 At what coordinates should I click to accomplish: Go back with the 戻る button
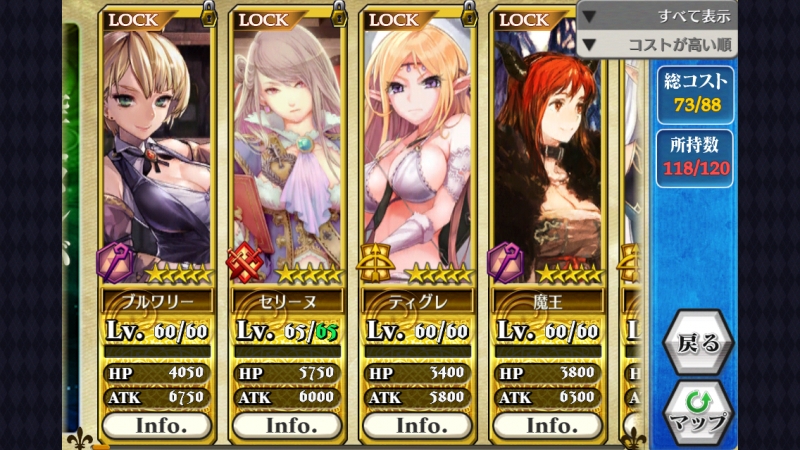click(698, 343)
